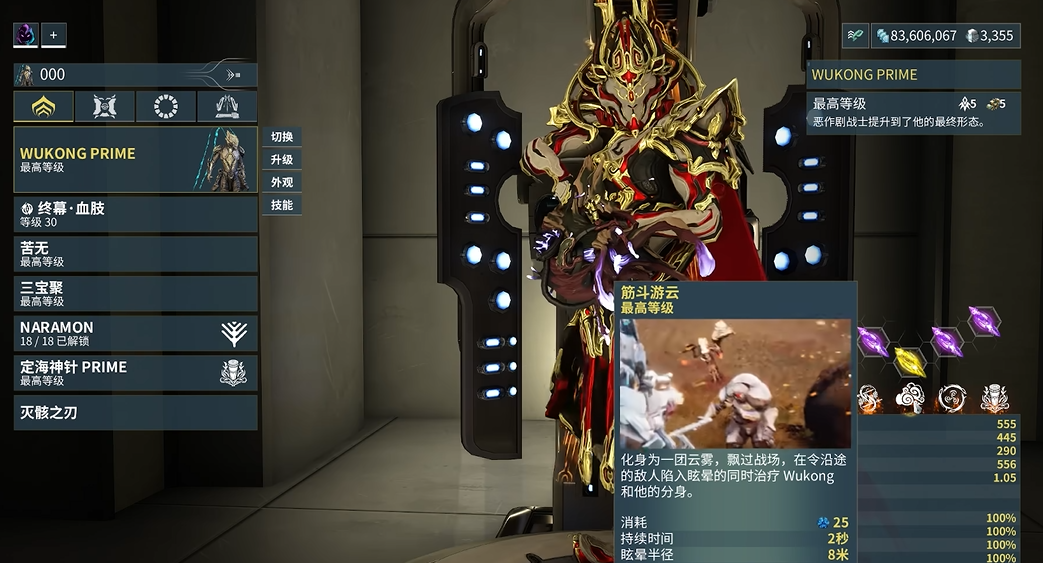This screenshot has height=563, width=1043.
Task: Select the 三宝聚 weapon row
Action: click(x=135, y=294)
